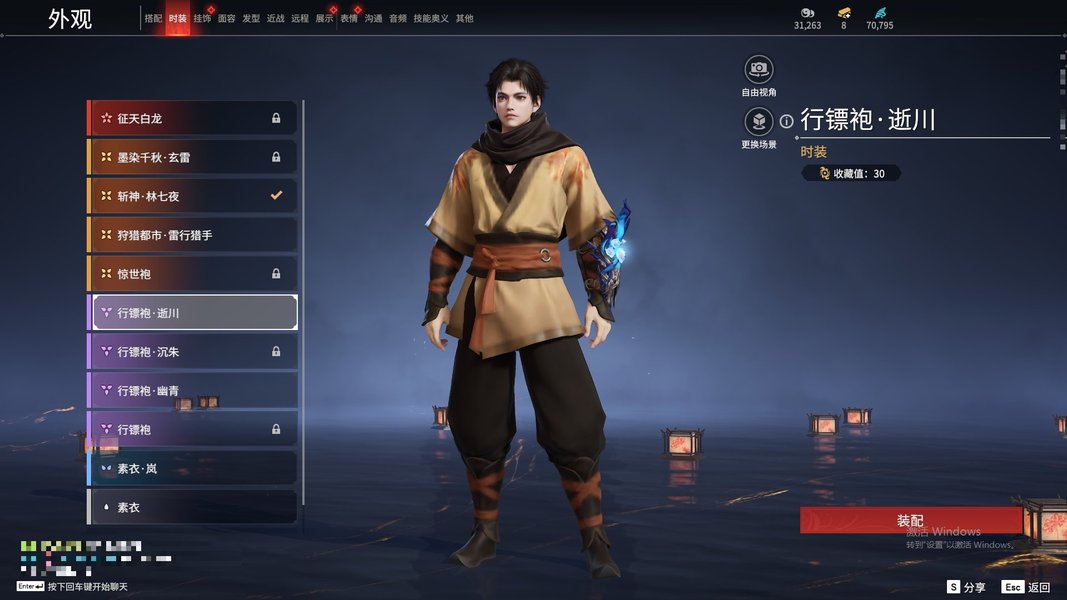Click the red 装配 equip button
1067x600 pixels.
click(x=910, y=521)
